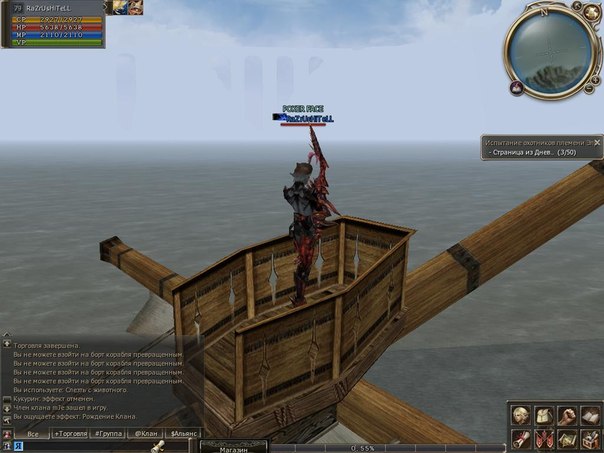Viewport: 604px width, 453px height.
Task: Open the +Торговля trade chat tab
Action: pyautogui.click(x=70, y=434)
